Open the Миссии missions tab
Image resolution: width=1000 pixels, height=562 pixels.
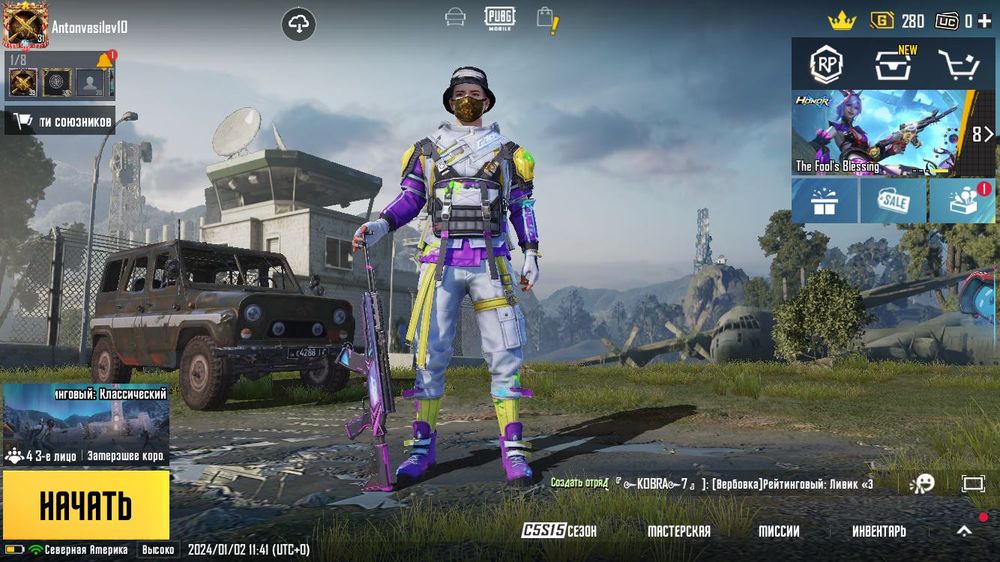pos(779,531)
